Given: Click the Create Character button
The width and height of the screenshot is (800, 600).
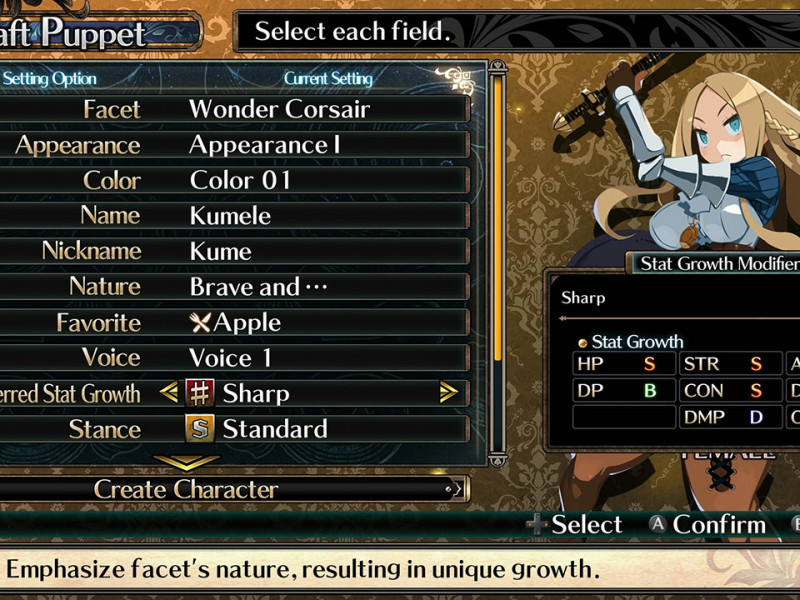Looking at the screenshot, I should pyautogui.click(x=230, y=490).
